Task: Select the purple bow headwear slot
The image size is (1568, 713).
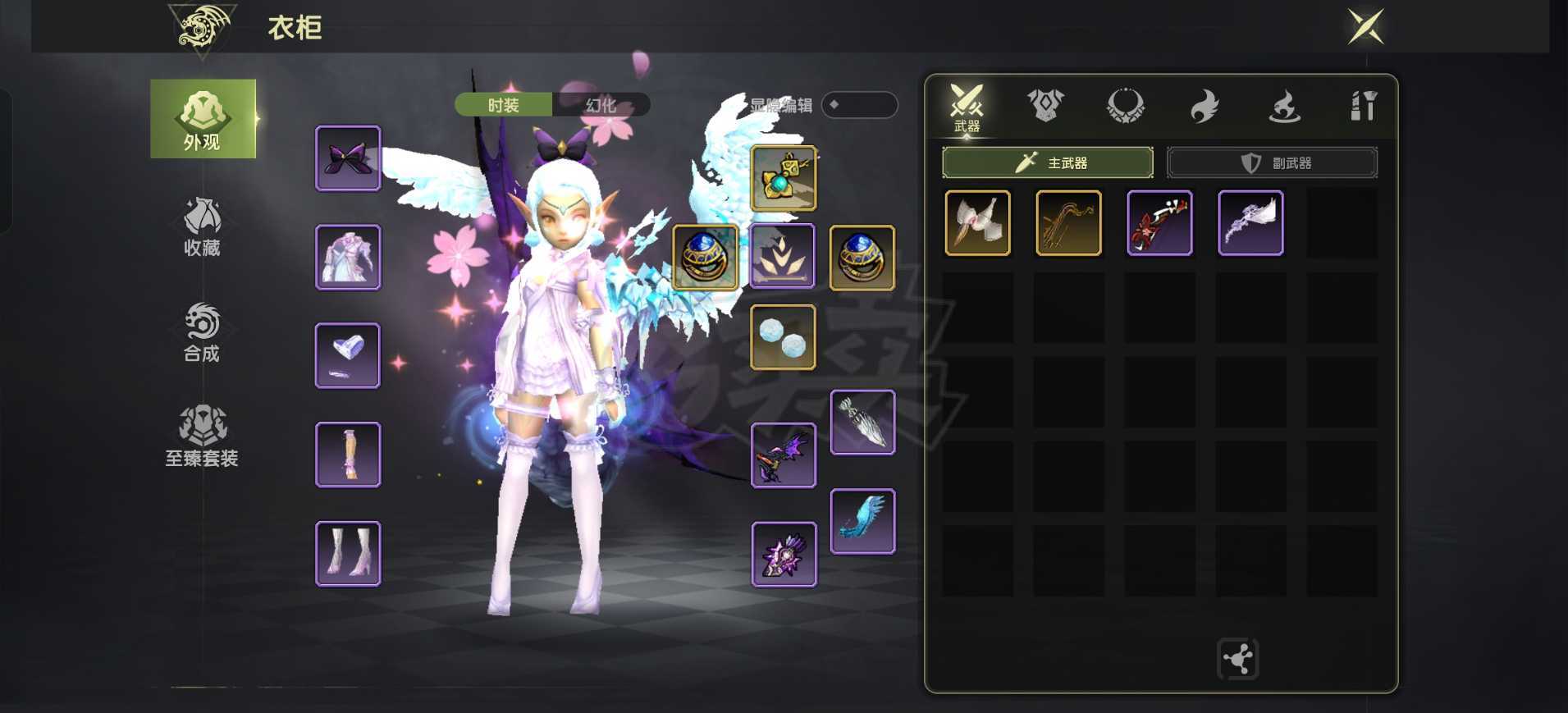Action: [x=348, y=158]
